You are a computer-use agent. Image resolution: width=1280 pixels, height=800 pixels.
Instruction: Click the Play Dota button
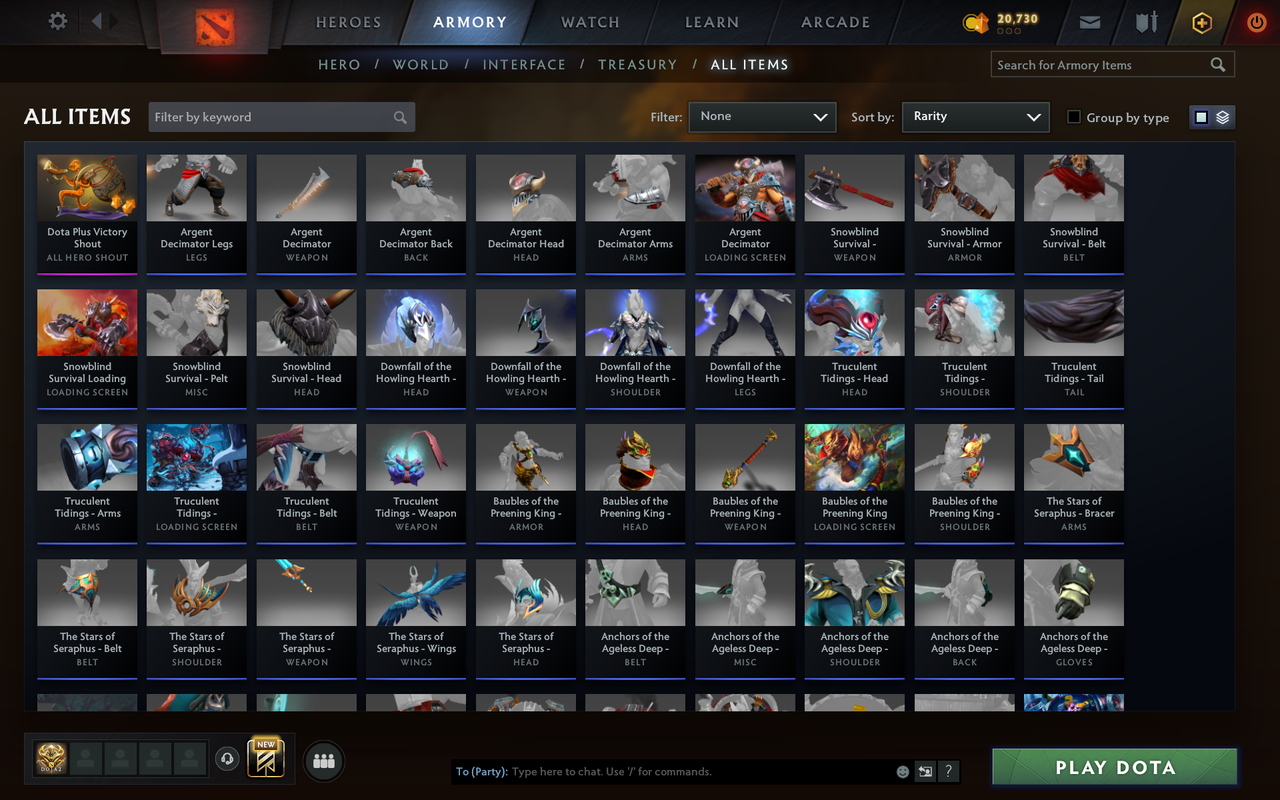(x=1113, y=767)
